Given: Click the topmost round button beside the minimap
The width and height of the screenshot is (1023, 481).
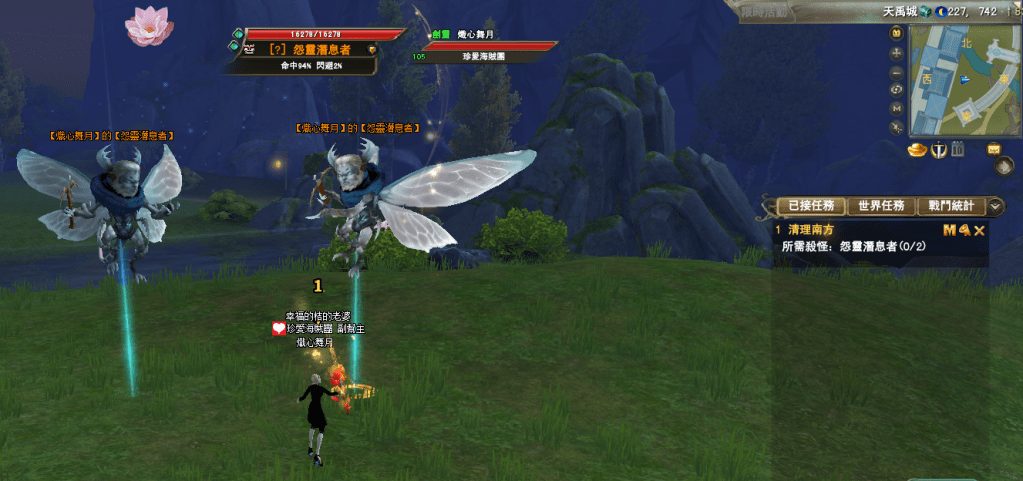Looking at the screenshot, I should pos(897,35).
